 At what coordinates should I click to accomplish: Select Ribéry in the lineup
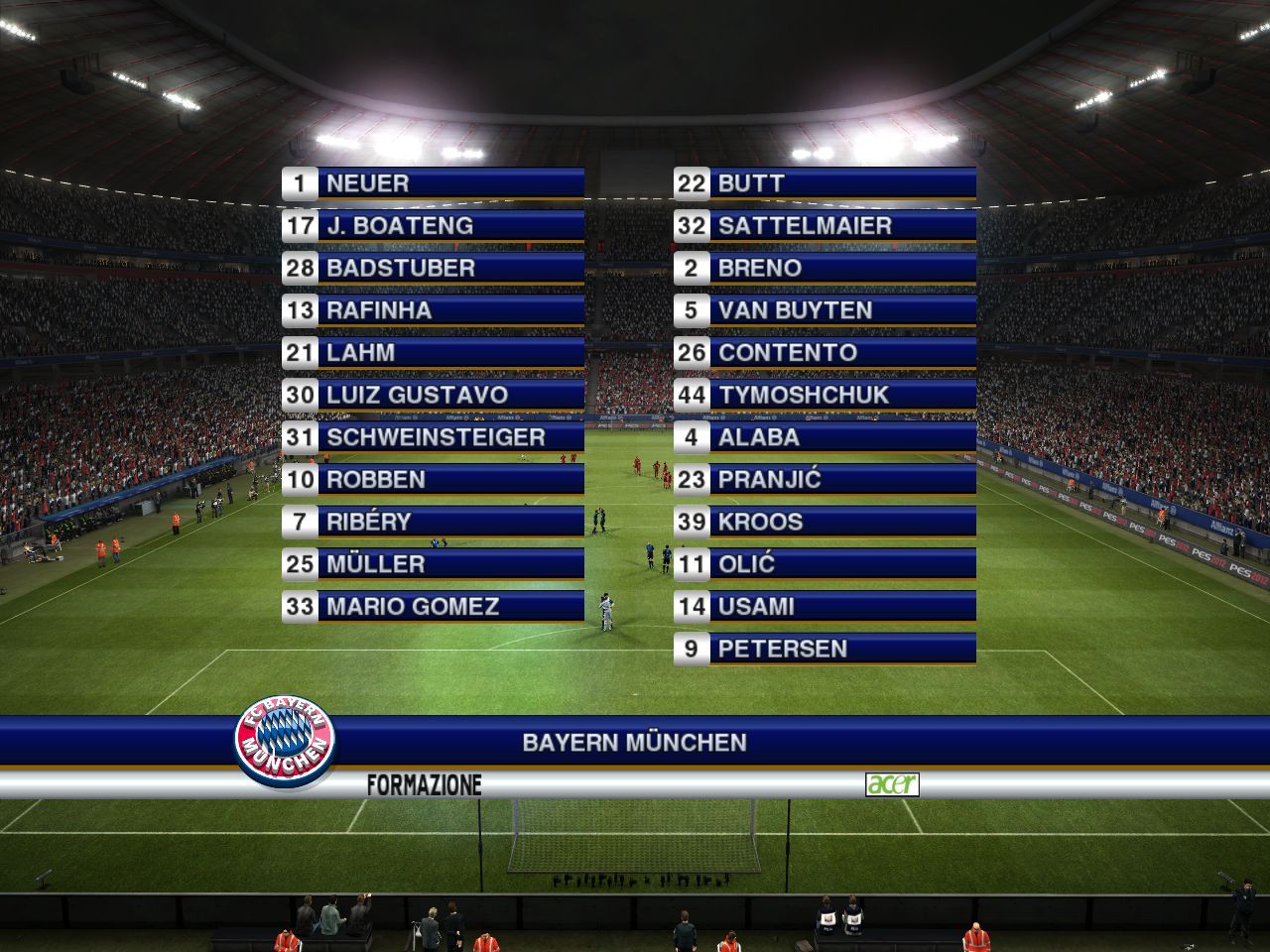coord(434,522)
